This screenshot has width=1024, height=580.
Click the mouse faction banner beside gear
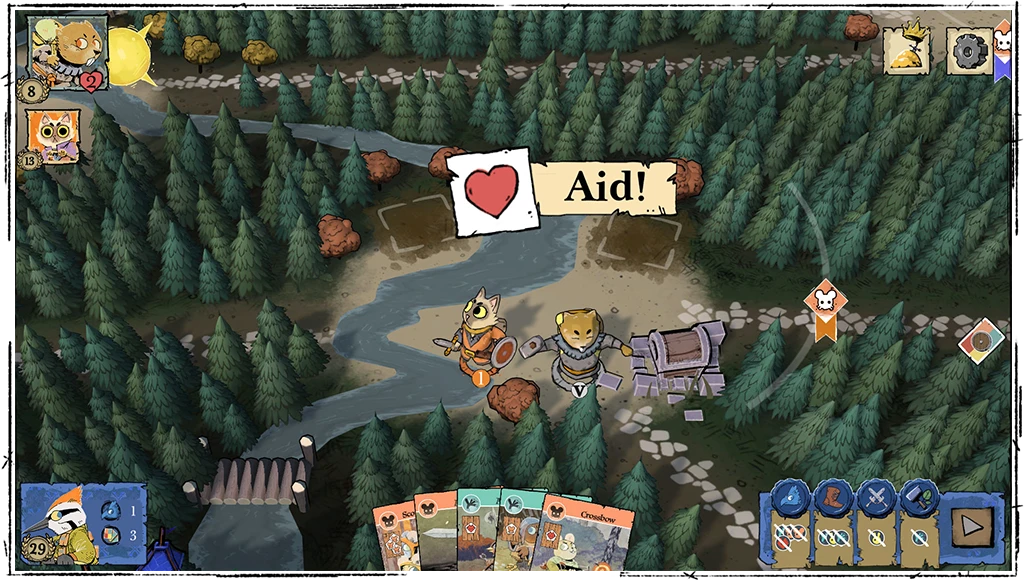pyautogui.click(x=1002, y=48)
